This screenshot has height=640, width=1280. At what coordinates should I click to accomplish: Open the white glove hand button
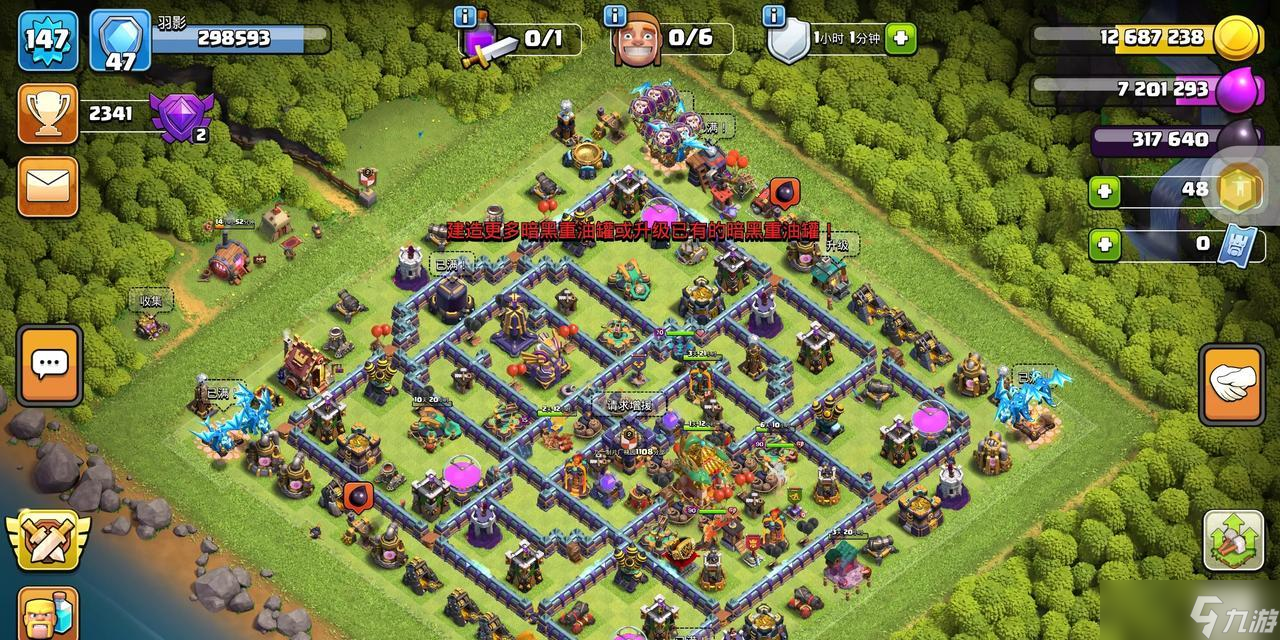tap(1232, 384)
